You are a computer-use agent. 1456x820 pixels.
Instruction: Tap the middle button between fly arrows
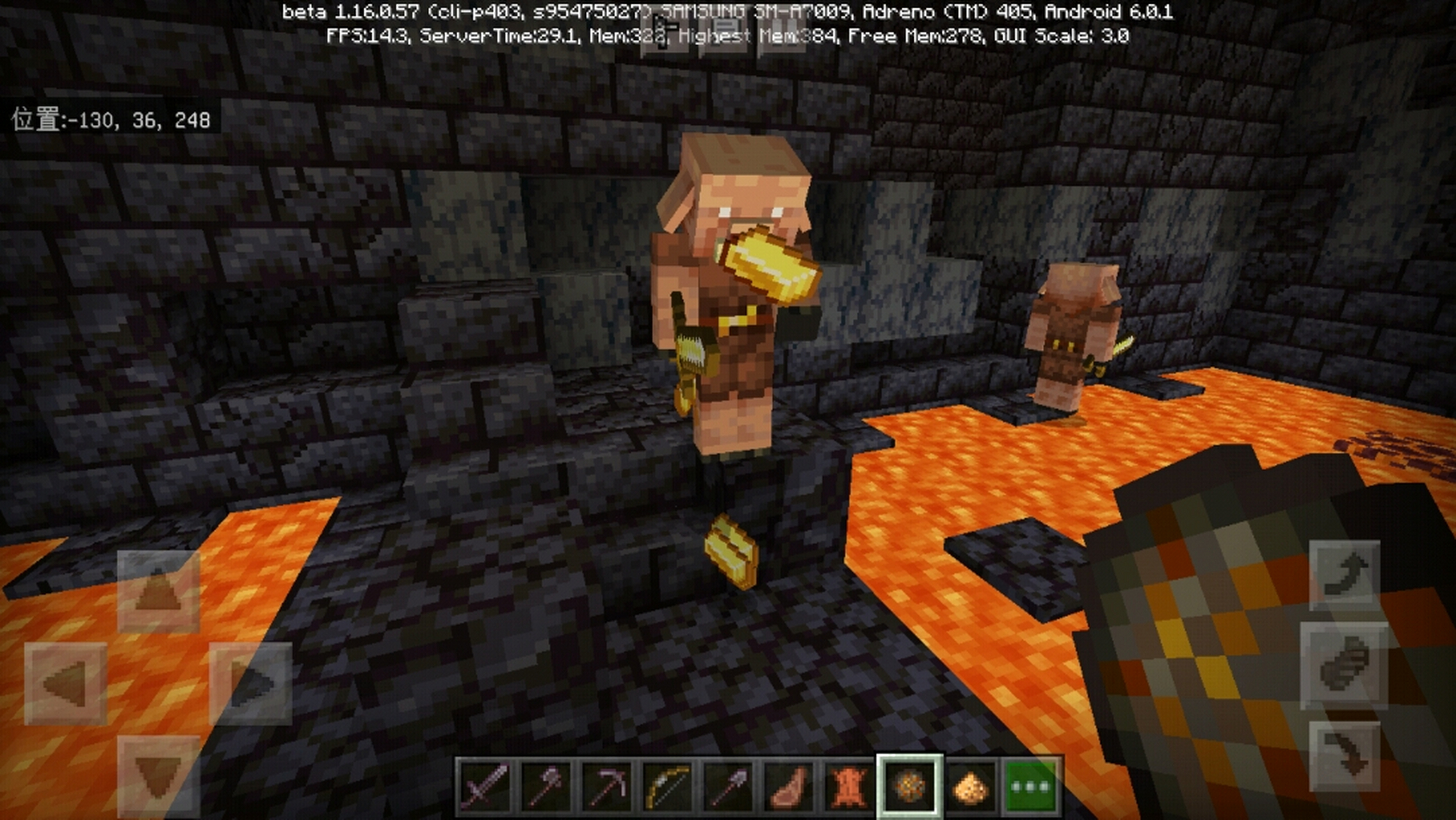(1345, 666)
